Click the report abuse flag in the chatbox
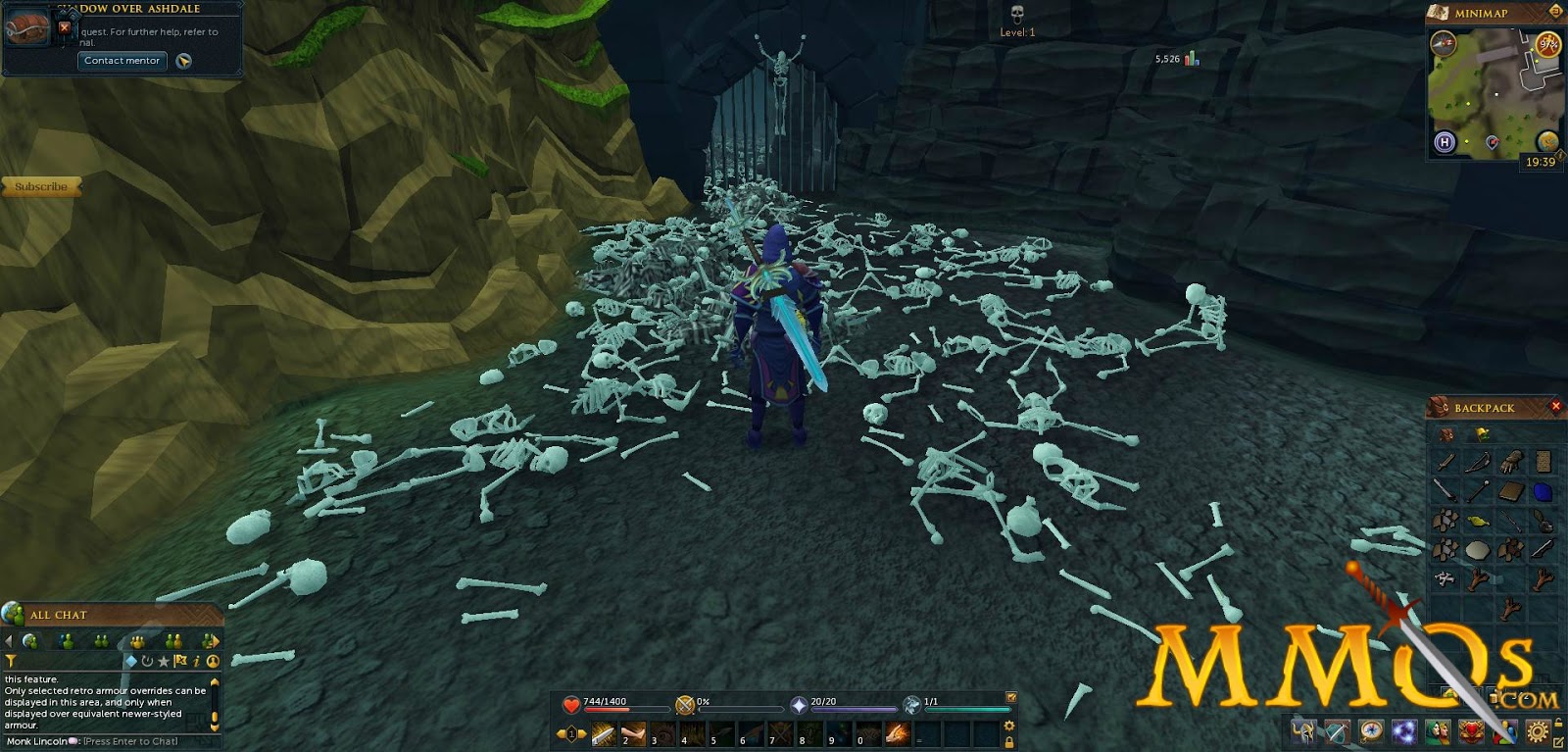Viewport: 1568px width, 752px height. click(179, 661)
